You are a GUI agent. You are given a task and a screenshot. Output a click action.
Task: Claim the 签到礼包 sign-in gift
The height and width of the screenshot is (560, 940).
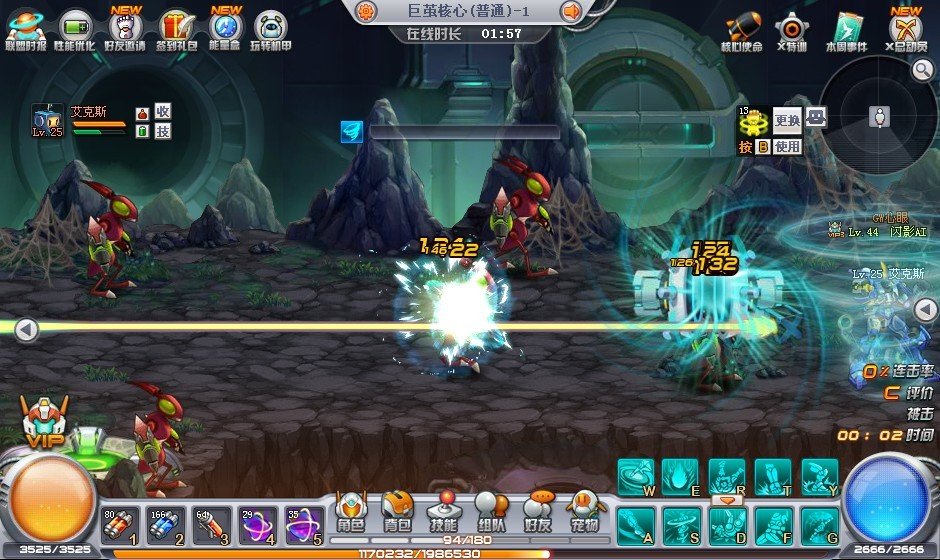(x=176, y=28)
